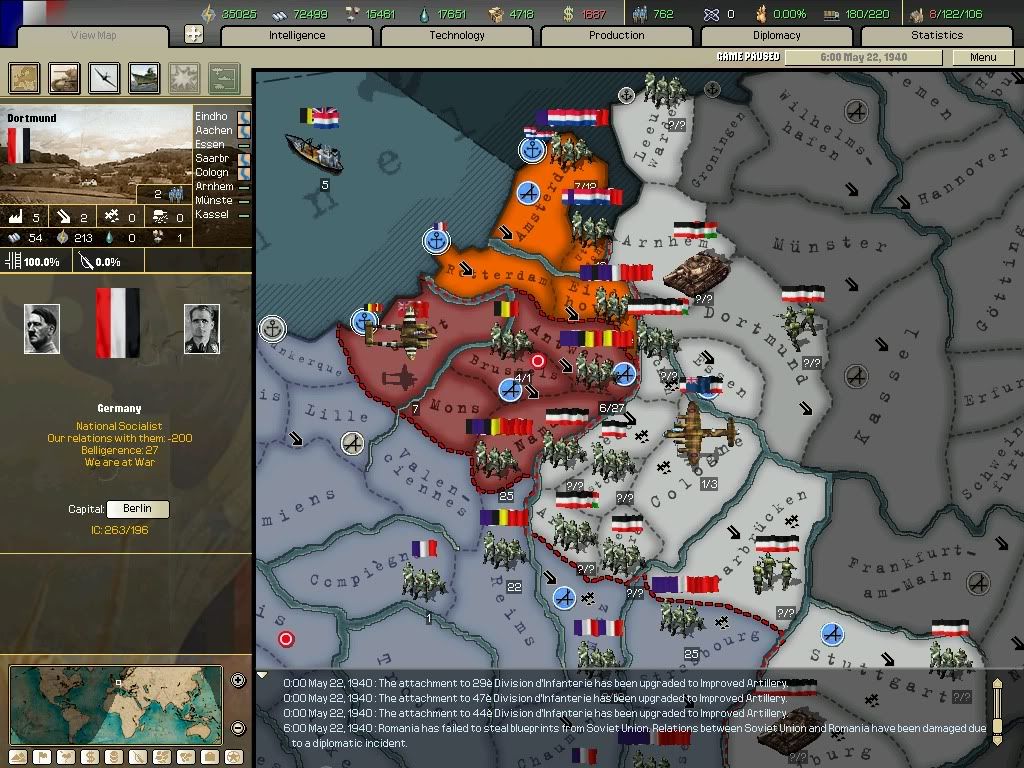Click the tank land units button
The width and height of the screenshot is (1024, 768).
64,77
